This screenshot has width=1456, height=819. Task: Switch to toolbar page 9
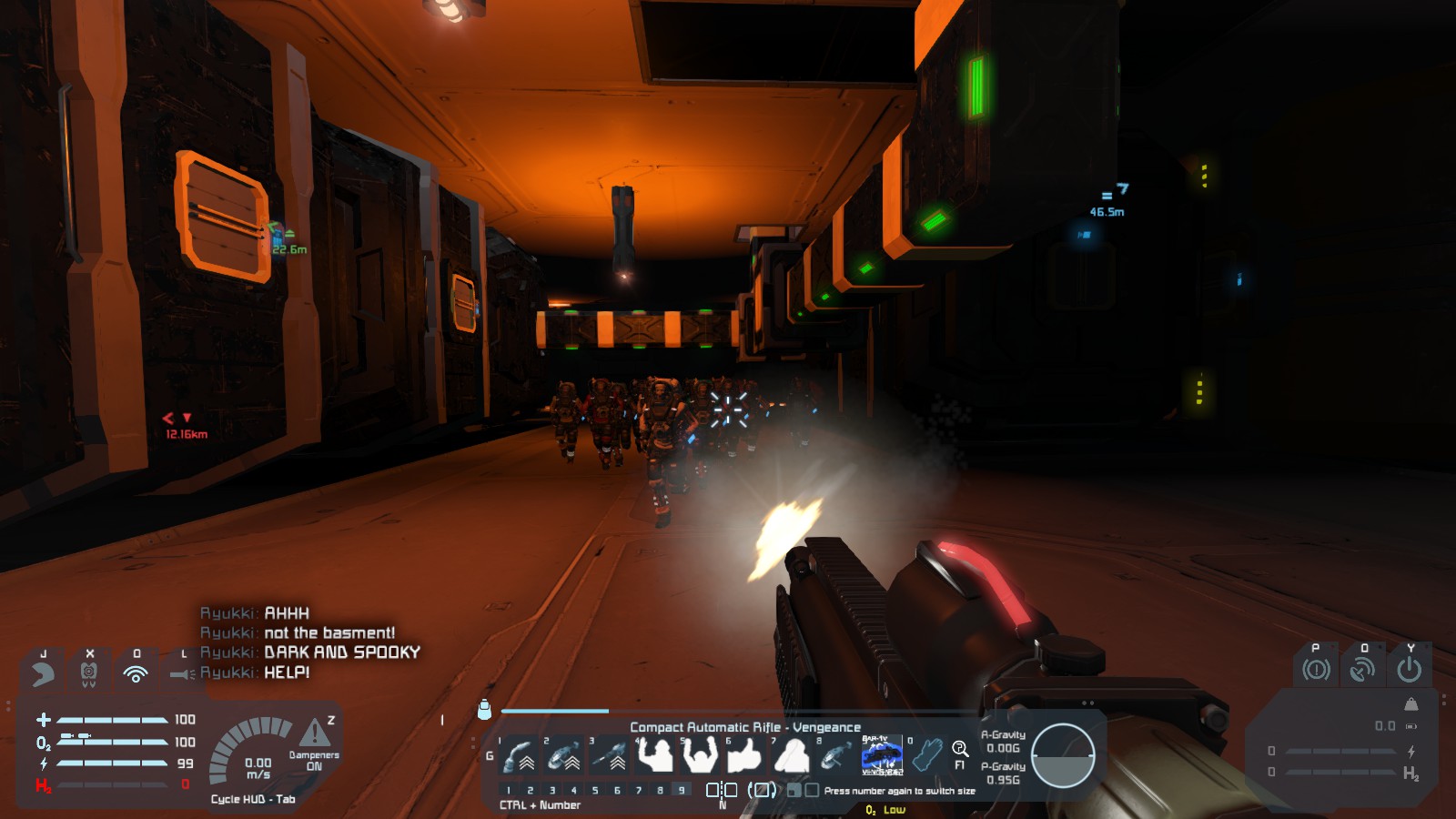[x=682, y=790]
